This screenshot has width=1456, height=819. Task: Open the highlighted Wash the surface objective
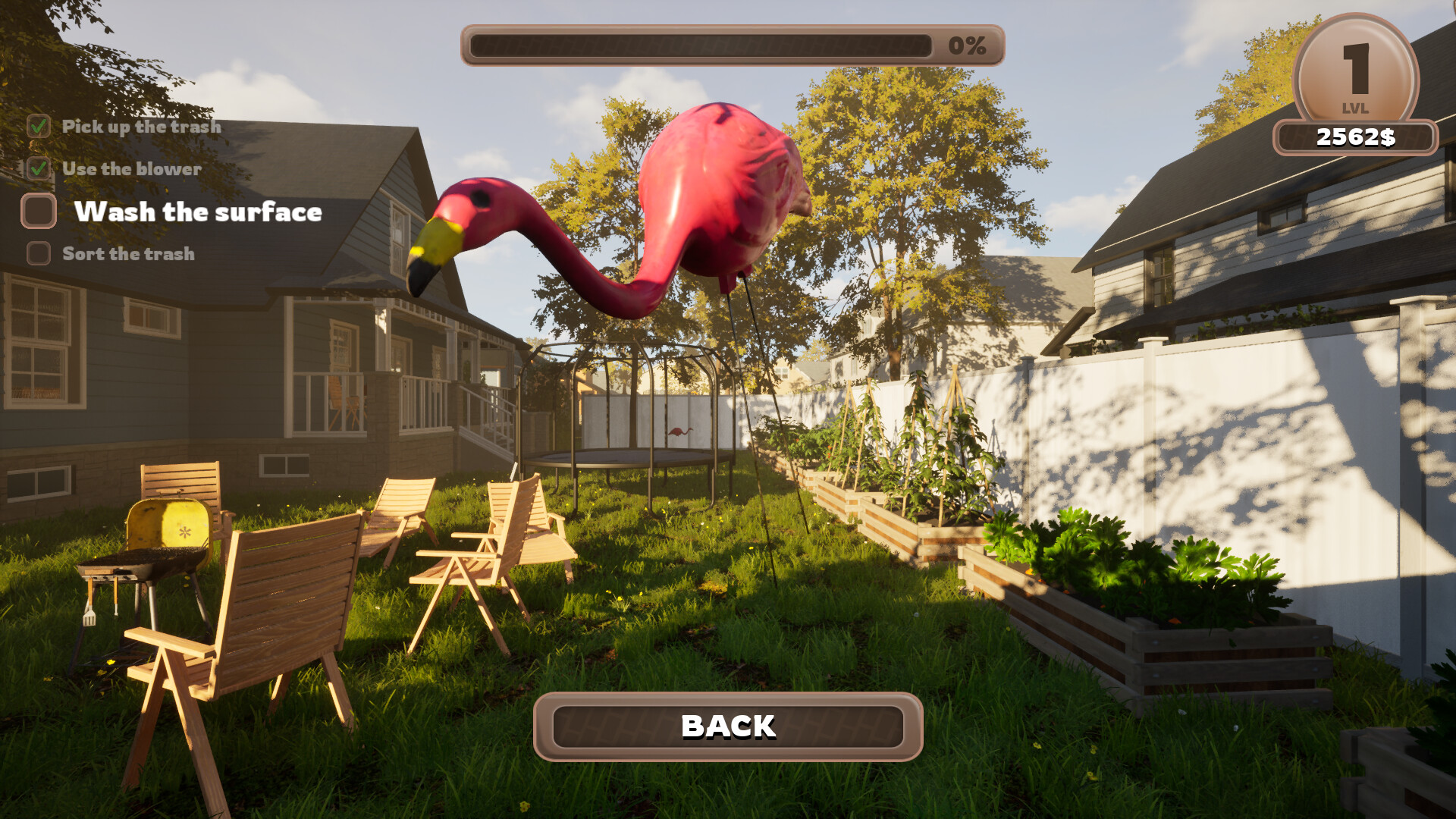tap(199, 212)
